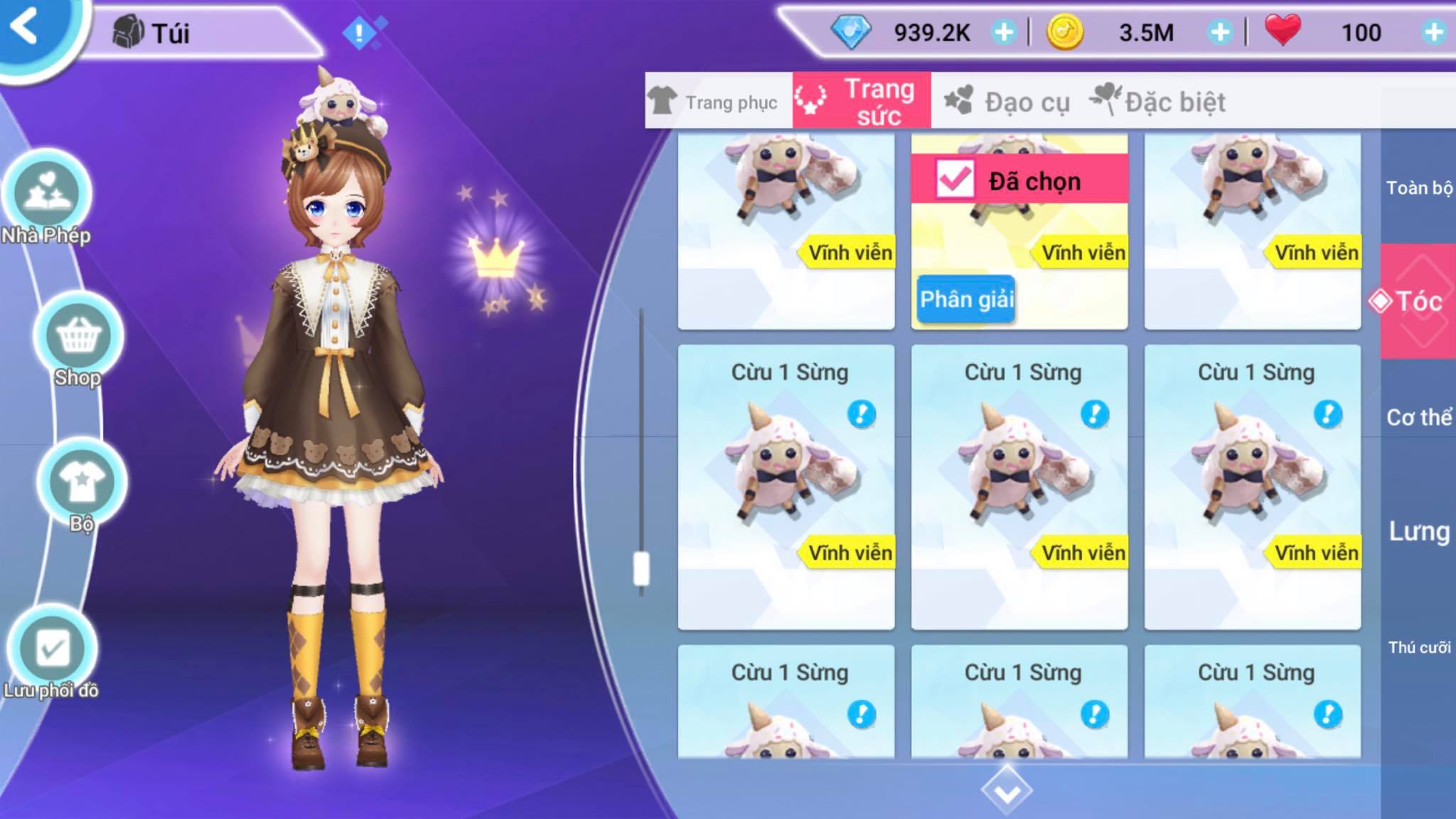The width and height of the screenshot is (1456, 819).
Task: Add more hearts with plus button
Action: (x=1434, y=32)
